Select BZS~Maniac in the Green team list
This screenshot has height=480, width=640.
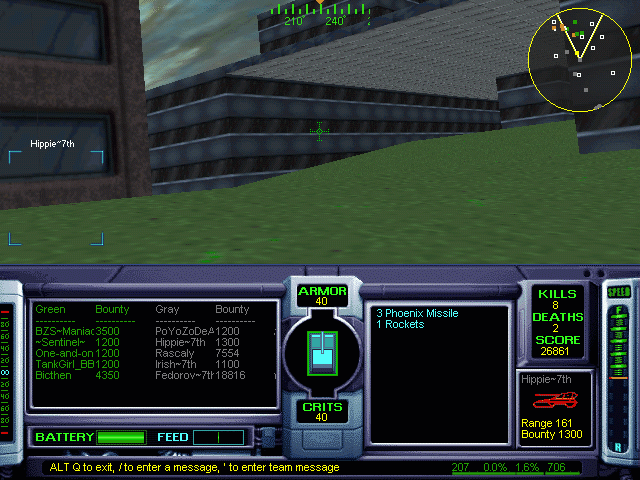pyautogui.click(x=64, y=330)
